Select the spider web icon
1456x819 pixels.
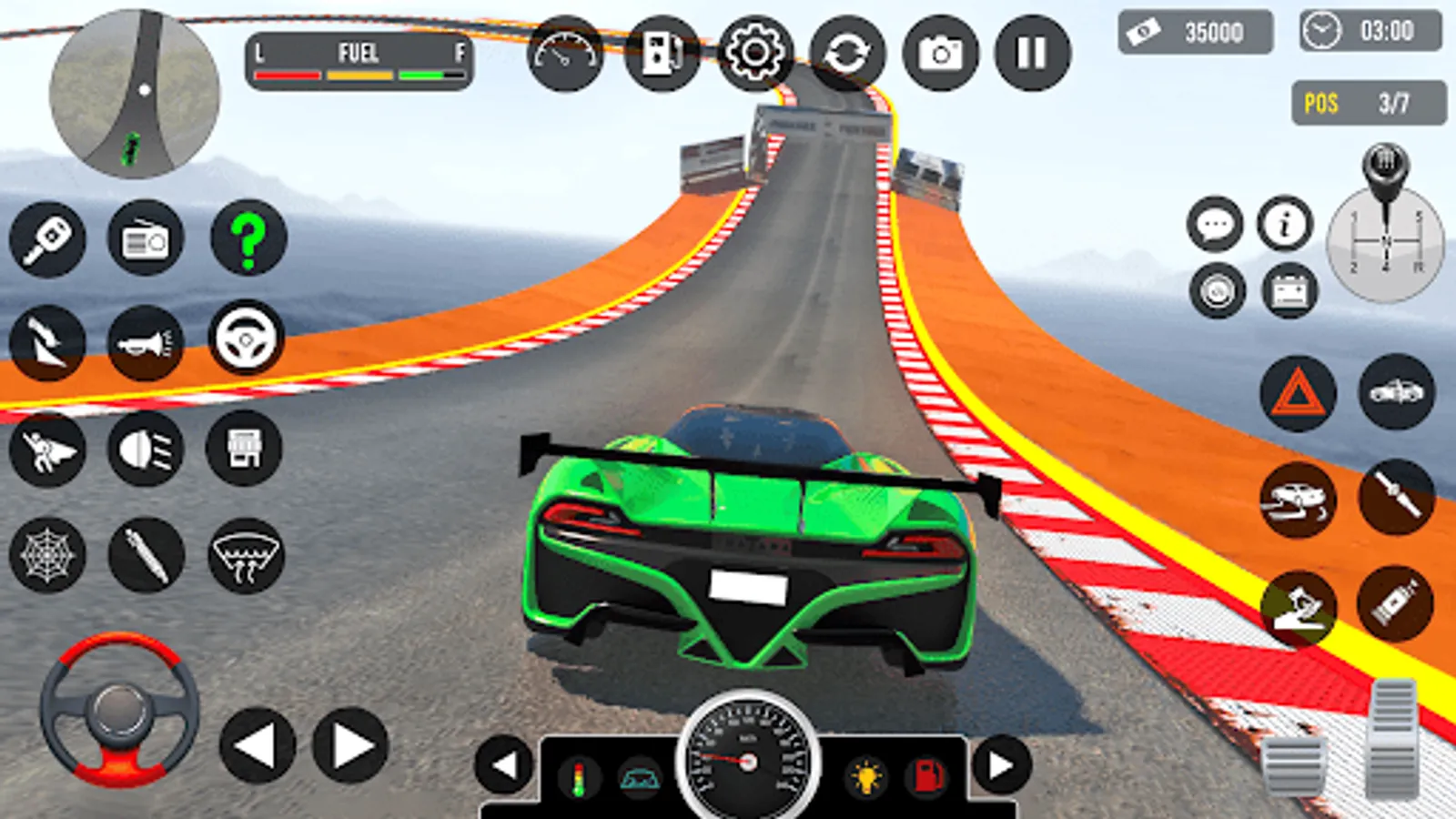click(47, 555)
